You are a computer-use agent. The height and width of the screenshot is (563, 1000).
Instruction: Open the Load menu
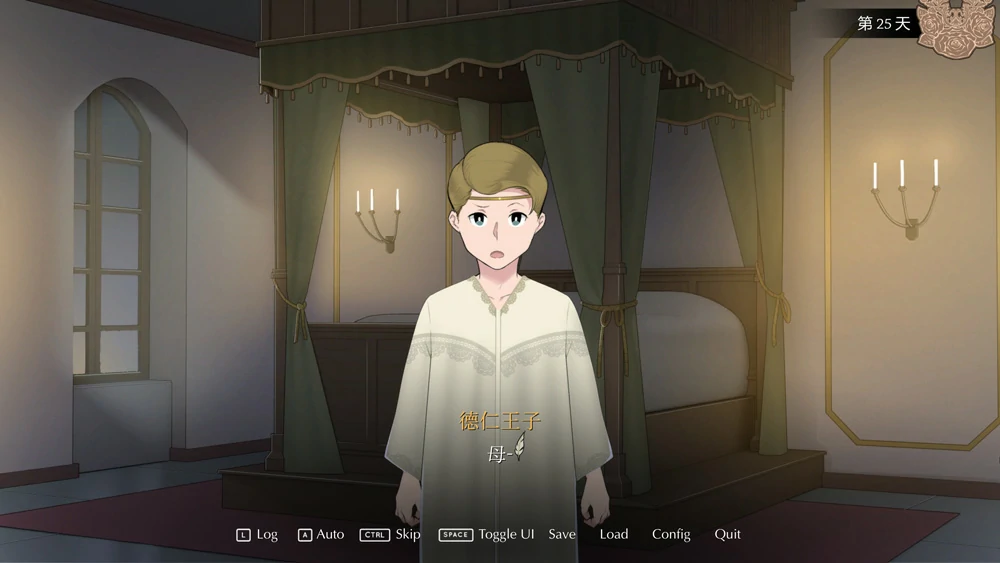point(614,534)
